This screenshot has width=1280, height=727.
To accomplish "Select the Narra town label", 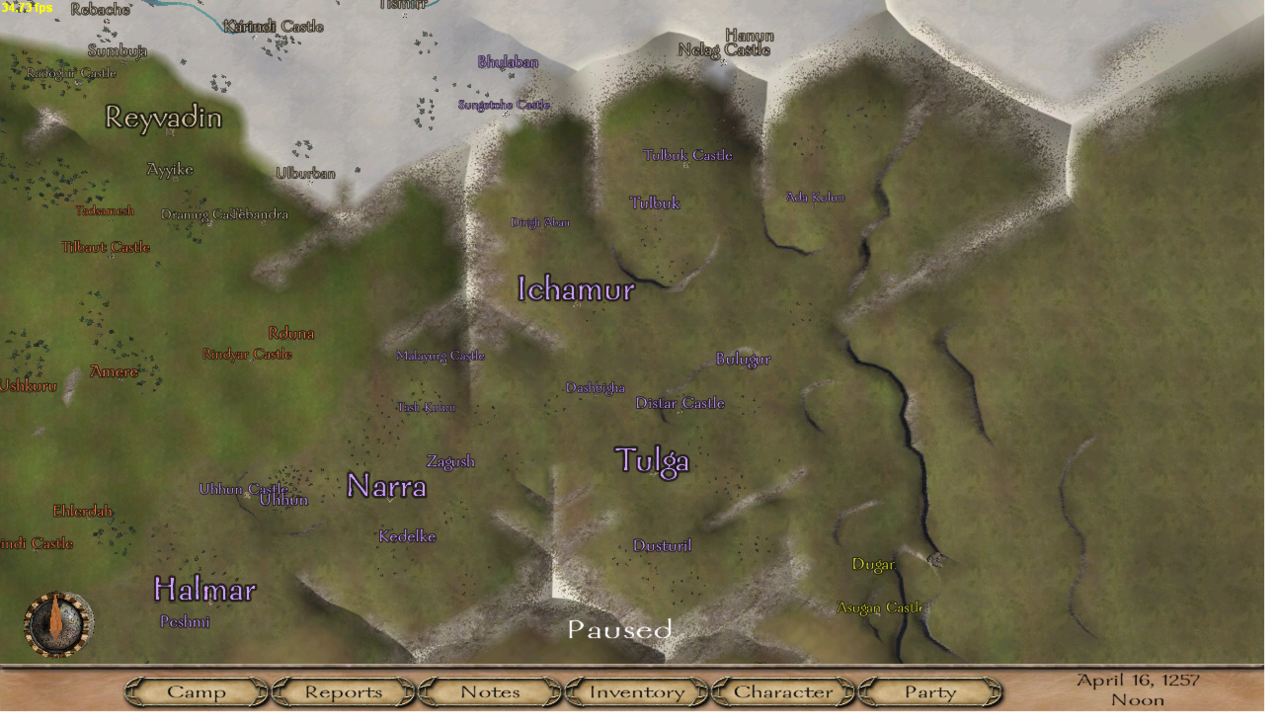I will [387, 487].
